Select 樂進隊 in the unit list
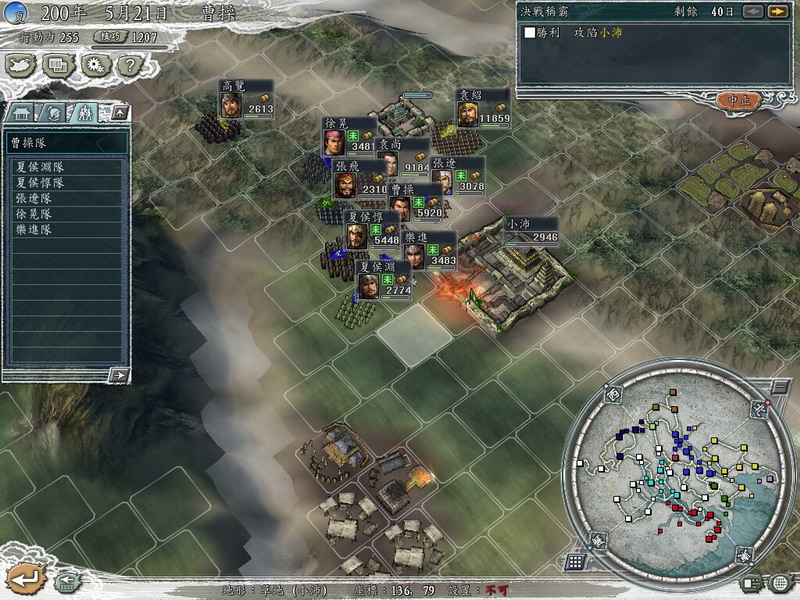The image size is (800, 600). pyautogui.click(x=34, y=230)
